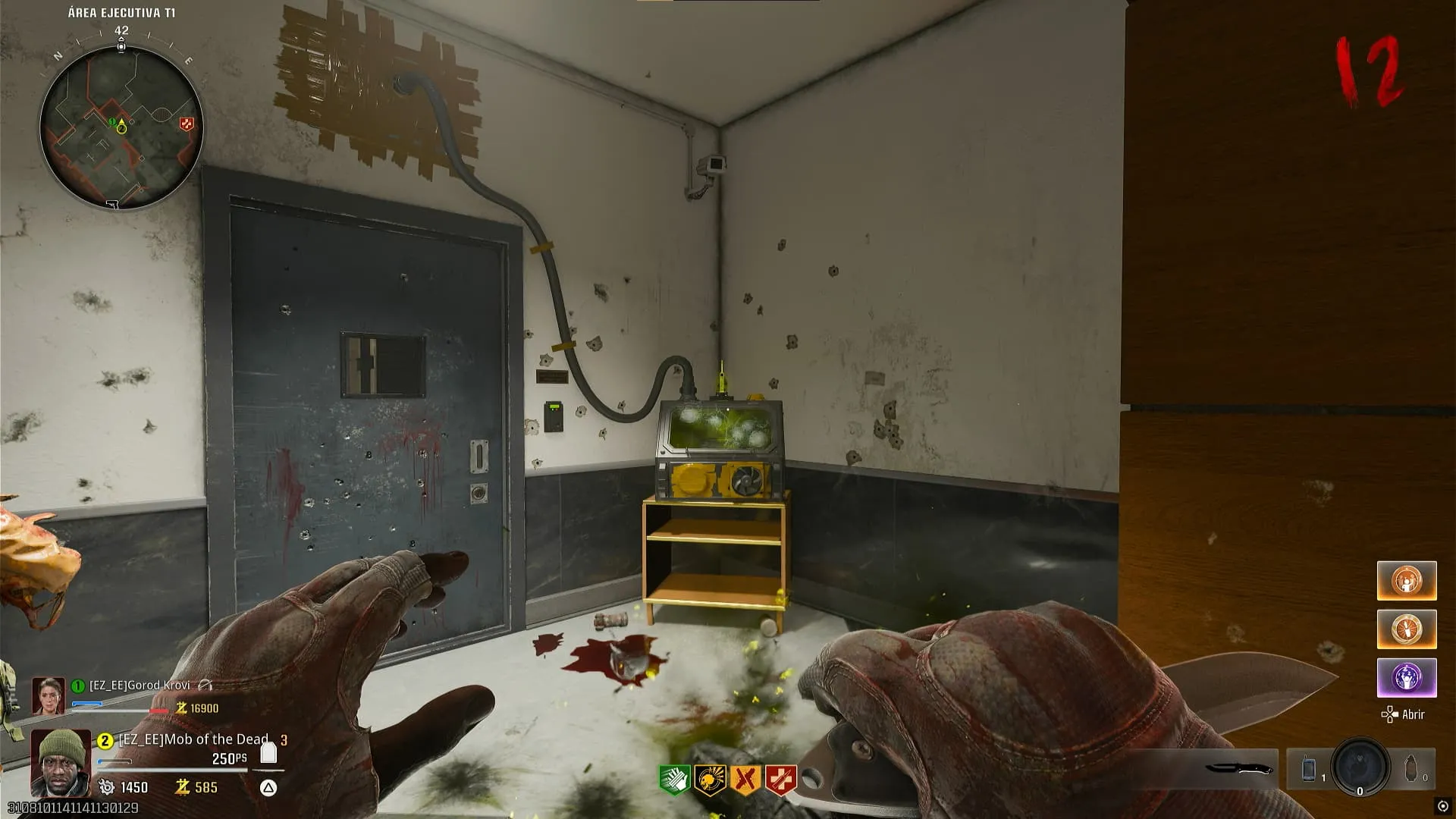Activate the top orange GobbleGum slot
Viewport: 1456px width, 819px height.
click(x=1407, y=581)
